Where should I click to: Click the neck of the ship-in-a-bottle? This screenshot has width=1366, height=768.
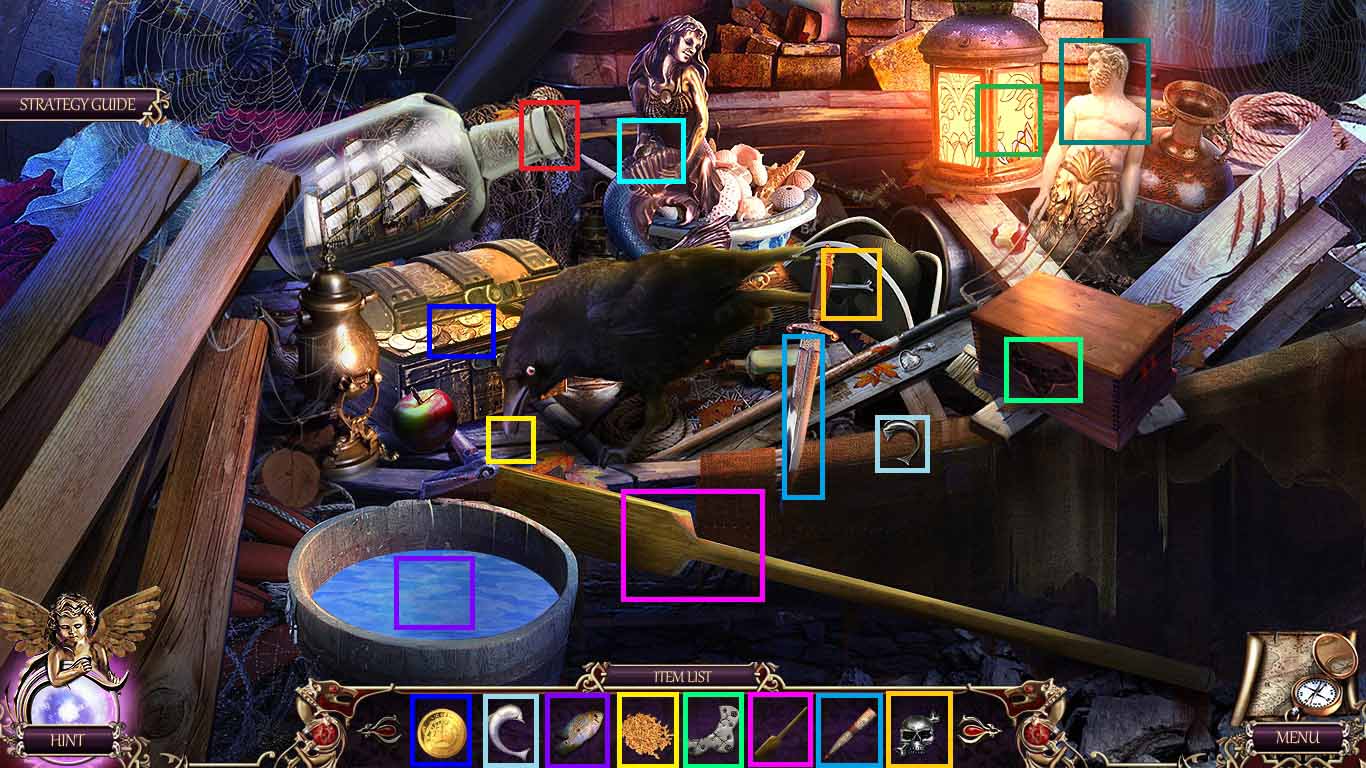(x=548, y=133)
